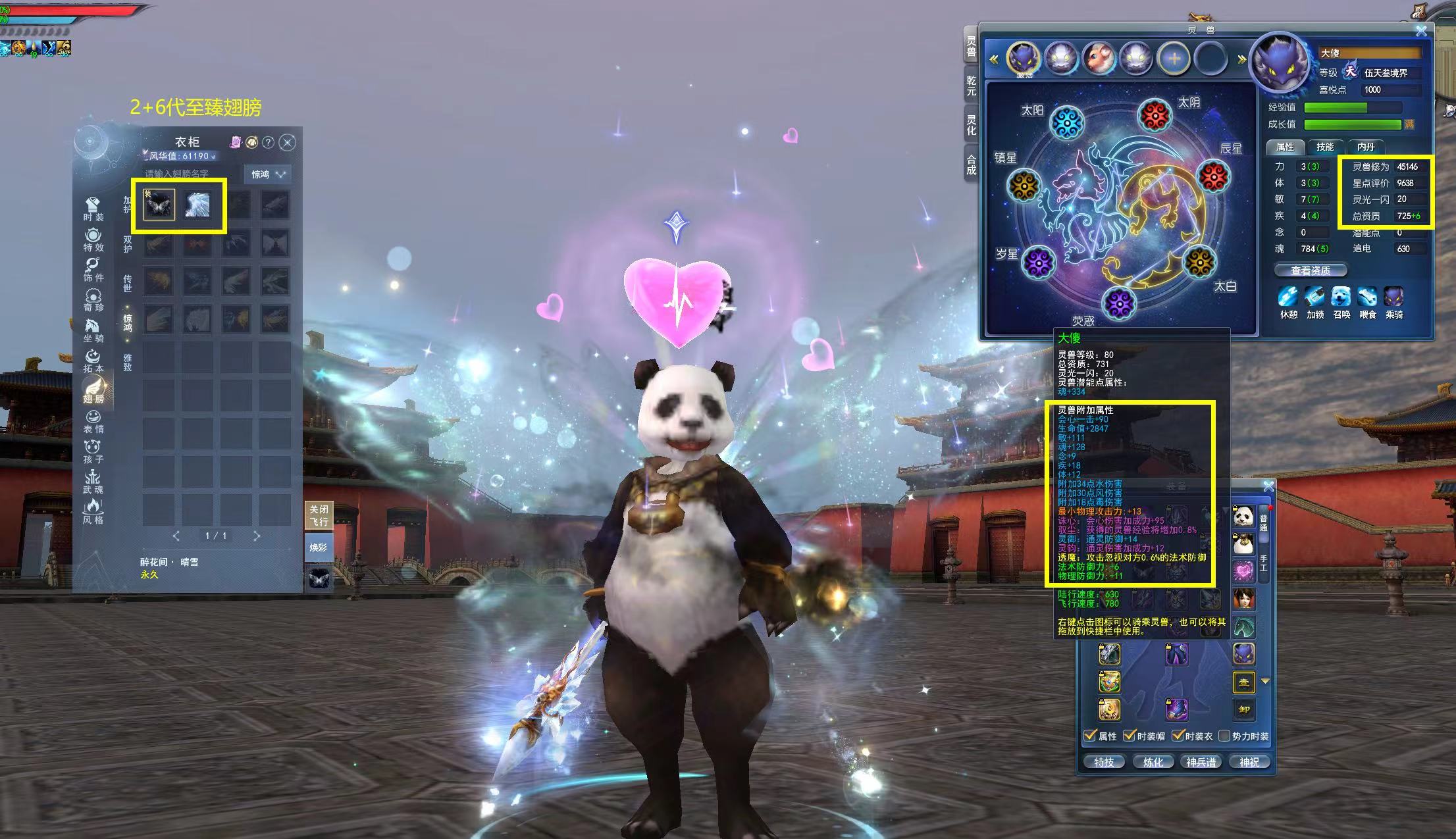Image resolution: width=1456 pixels, height=839 pixels.
Task: Toggle the 关闭飞行 button
Action: tap(319, 516)
